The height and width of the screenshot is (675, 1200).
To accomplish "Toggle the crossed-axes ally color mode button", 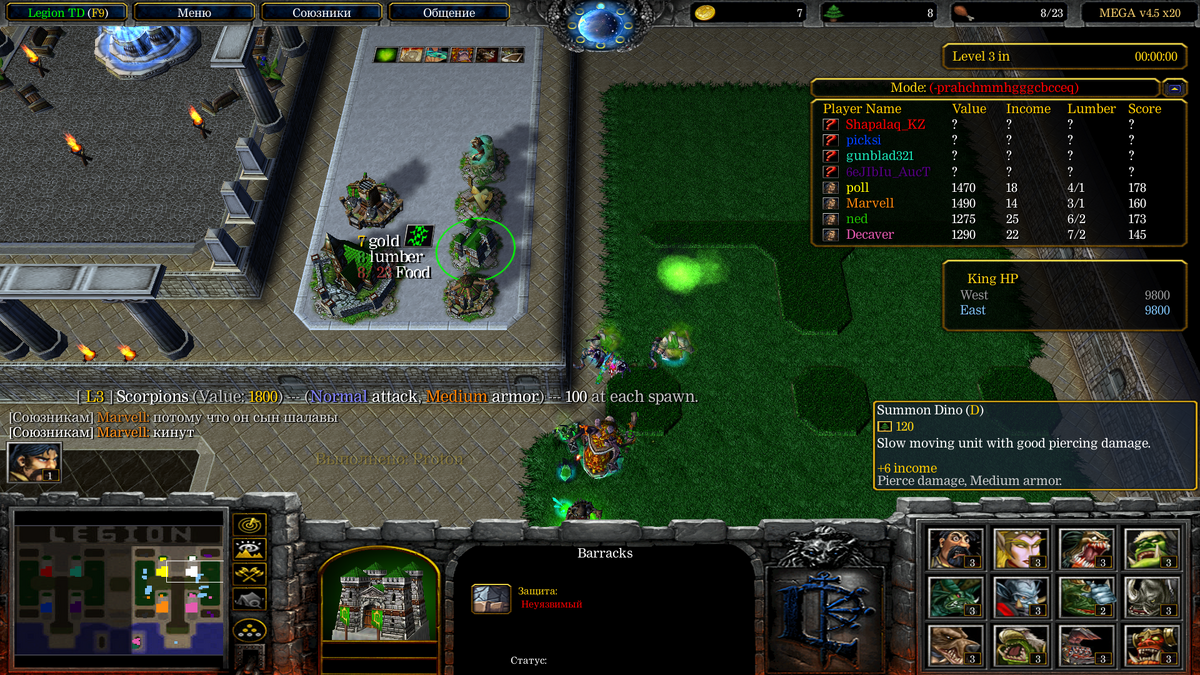I will (249, 574).
